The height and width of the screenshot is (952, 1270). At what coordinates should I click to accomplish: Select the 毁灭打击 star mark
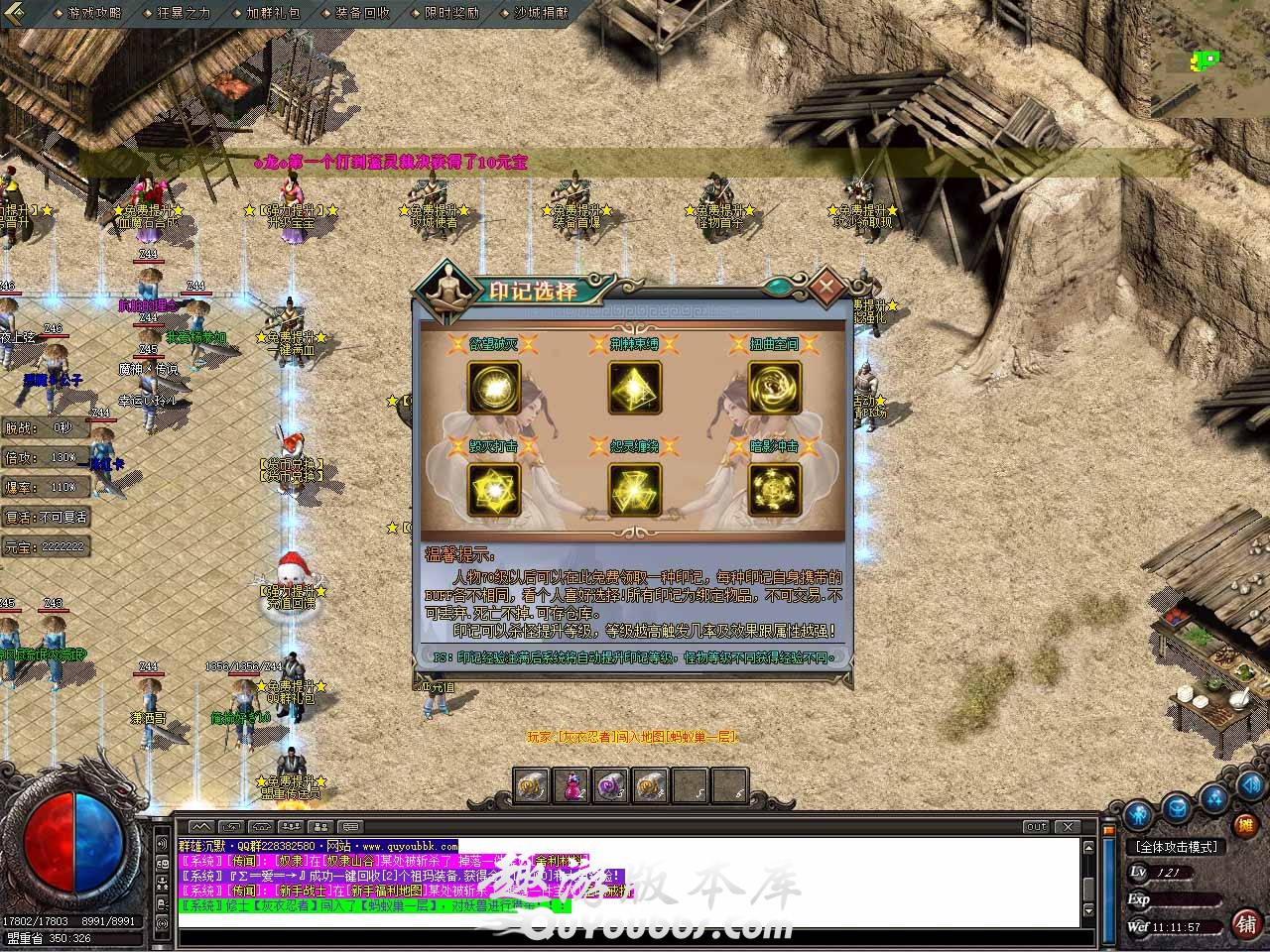tap(494, 490)
